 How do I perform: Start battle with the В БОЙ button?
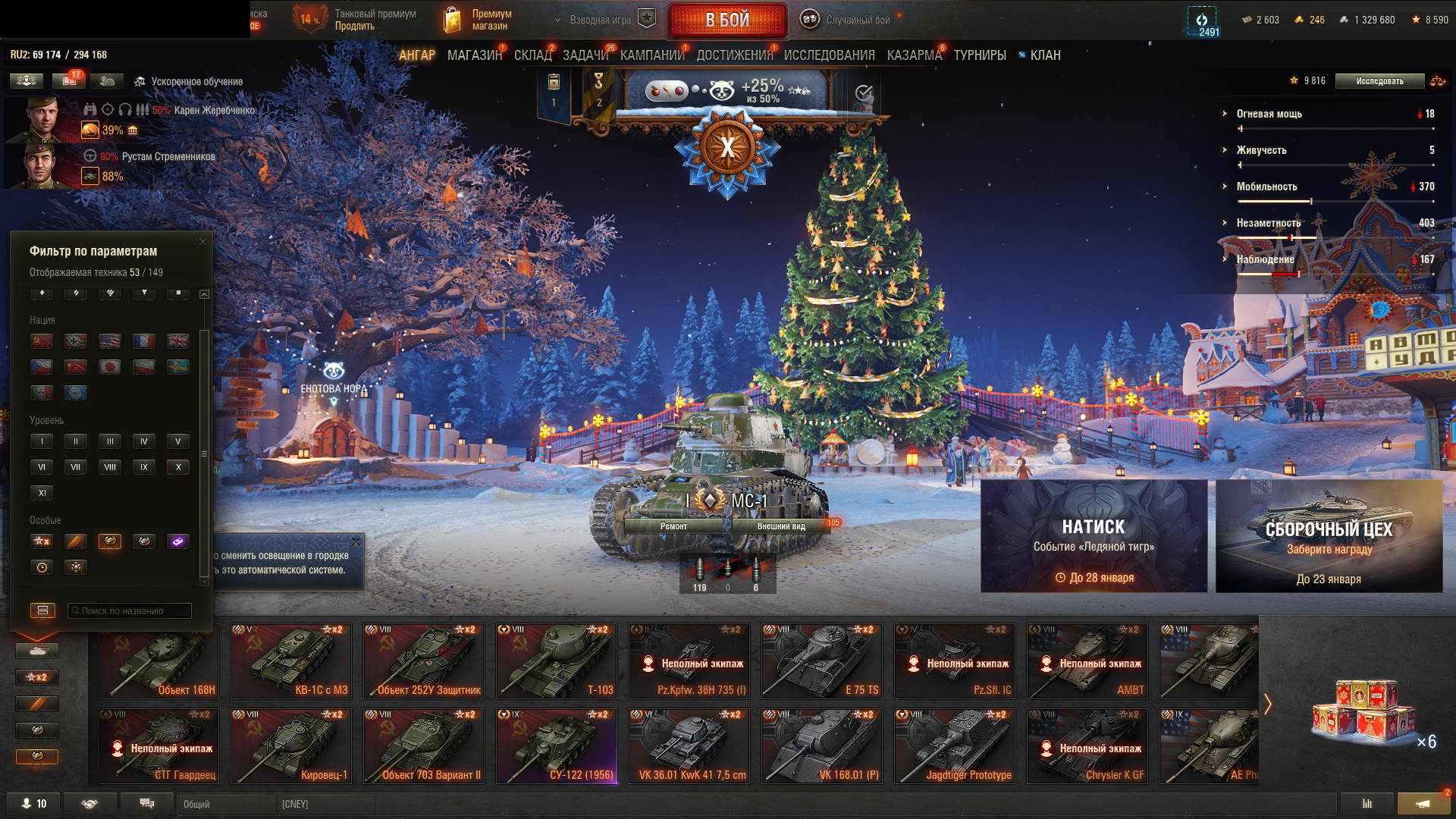click(x=726, y=20)
